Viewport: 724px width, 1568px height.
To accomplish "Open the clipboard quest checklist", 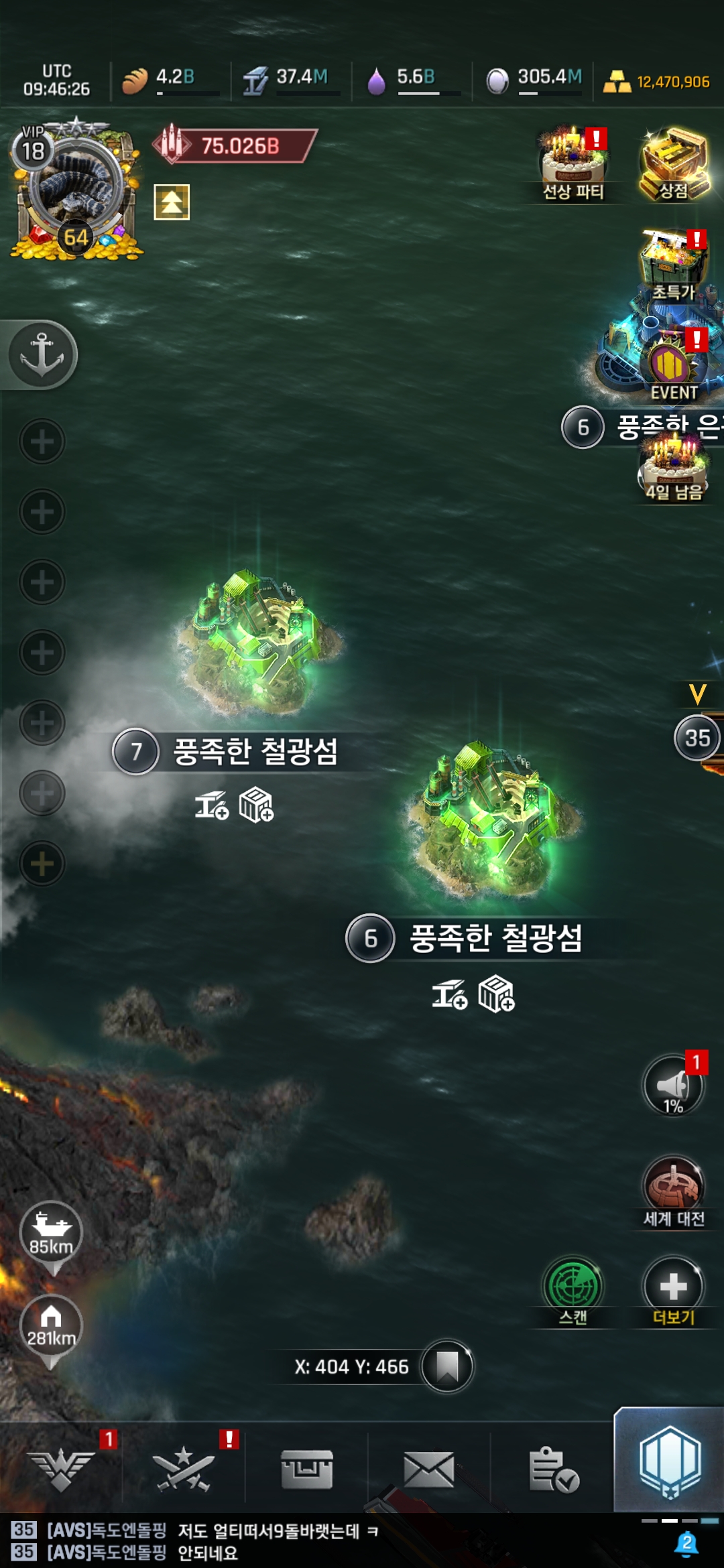I will (553, 1469).
